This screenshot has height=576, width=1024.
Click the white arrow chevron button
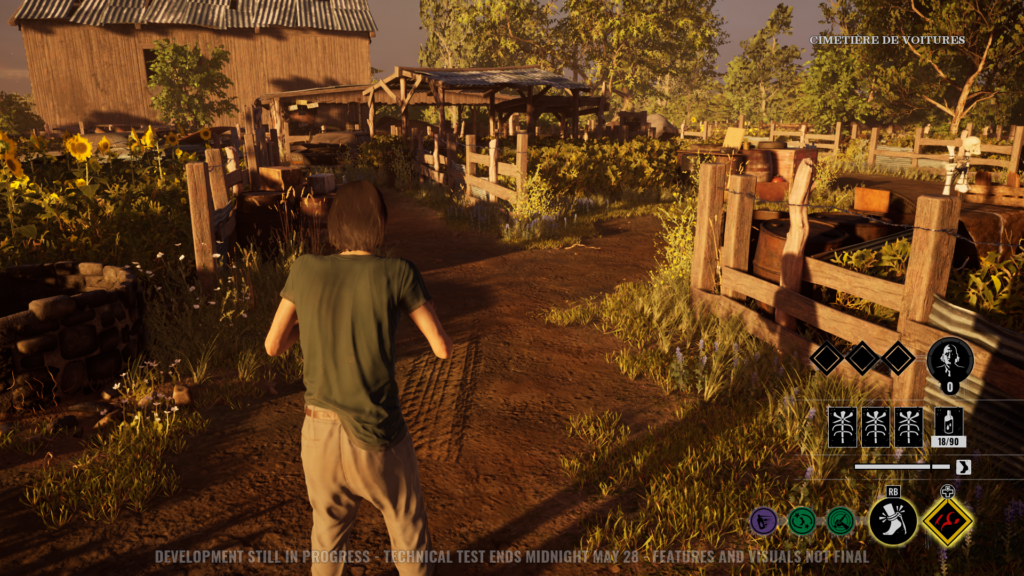tap(963, 467)
